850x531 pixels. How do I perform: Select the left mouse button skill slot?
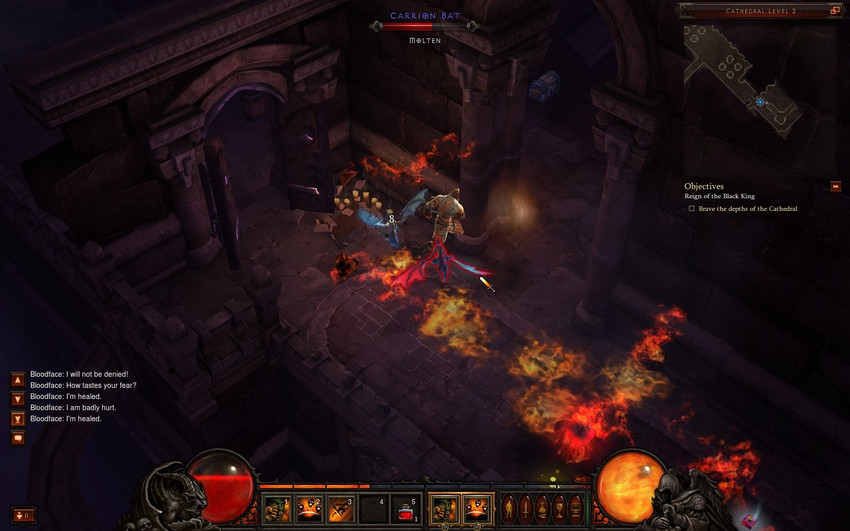[x=444, y=508]
